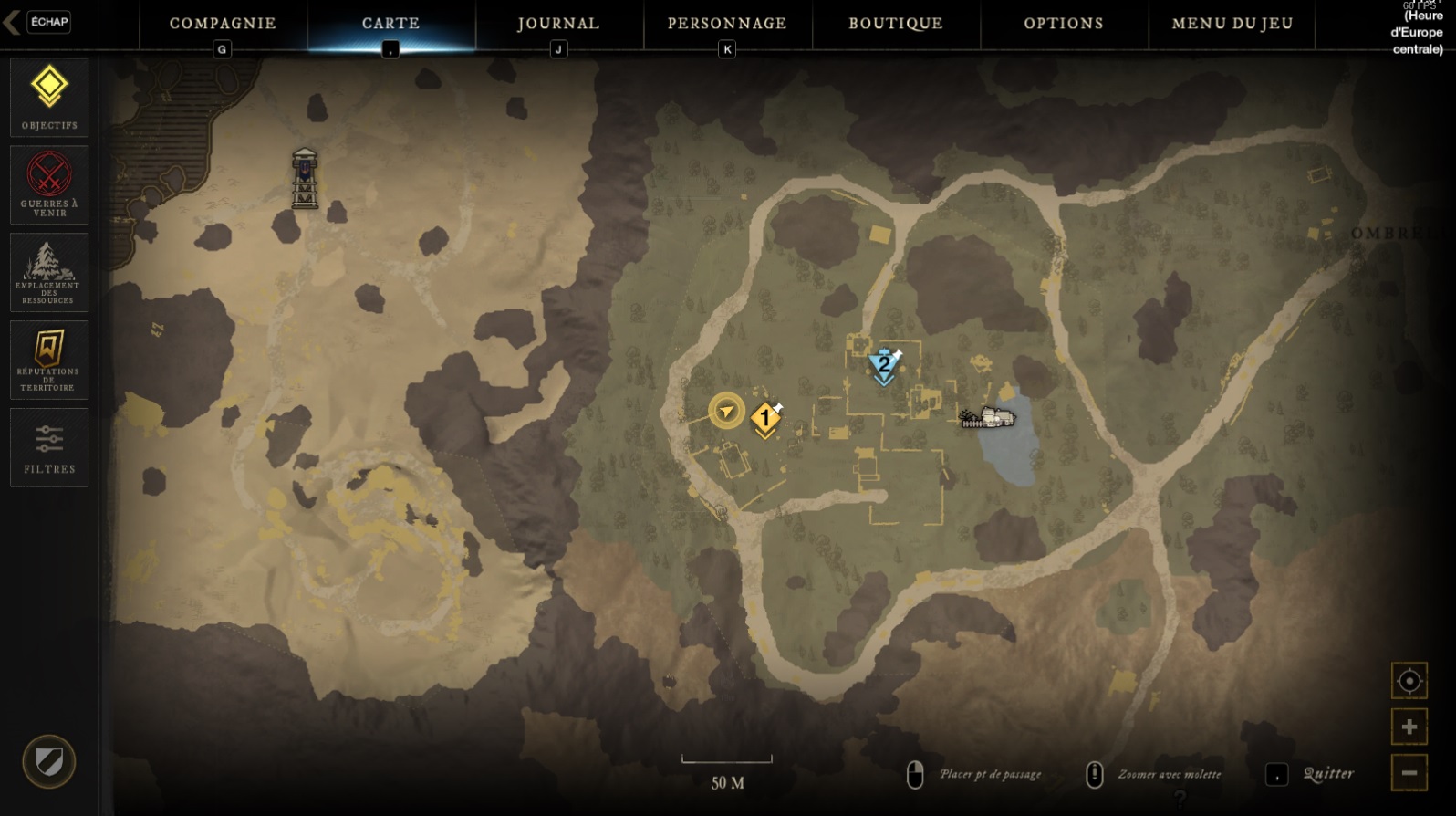Click the shield emblem in the bottom left

tap(49, 760)
